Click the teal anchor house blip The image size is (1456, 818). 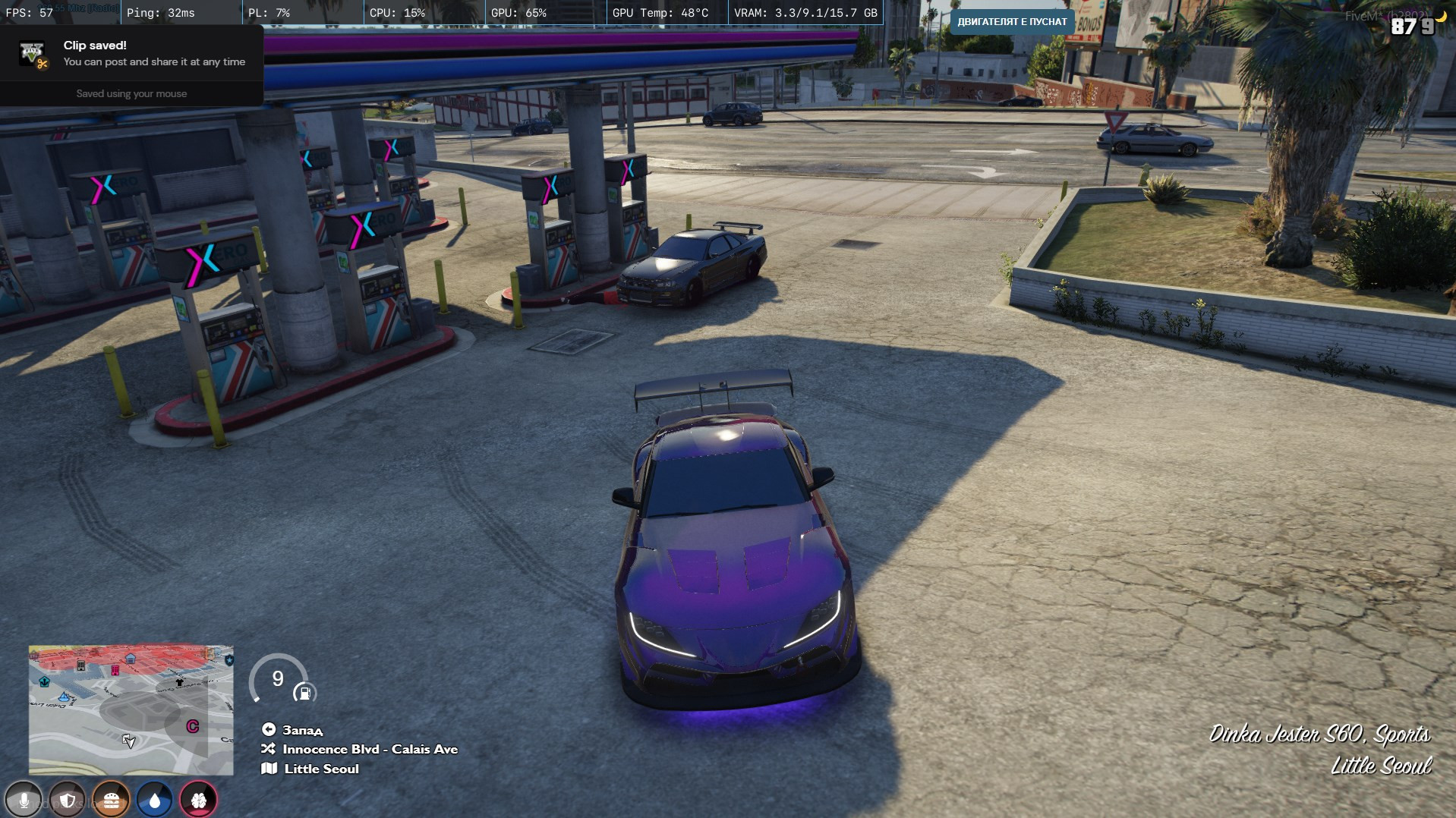point(45,681)
